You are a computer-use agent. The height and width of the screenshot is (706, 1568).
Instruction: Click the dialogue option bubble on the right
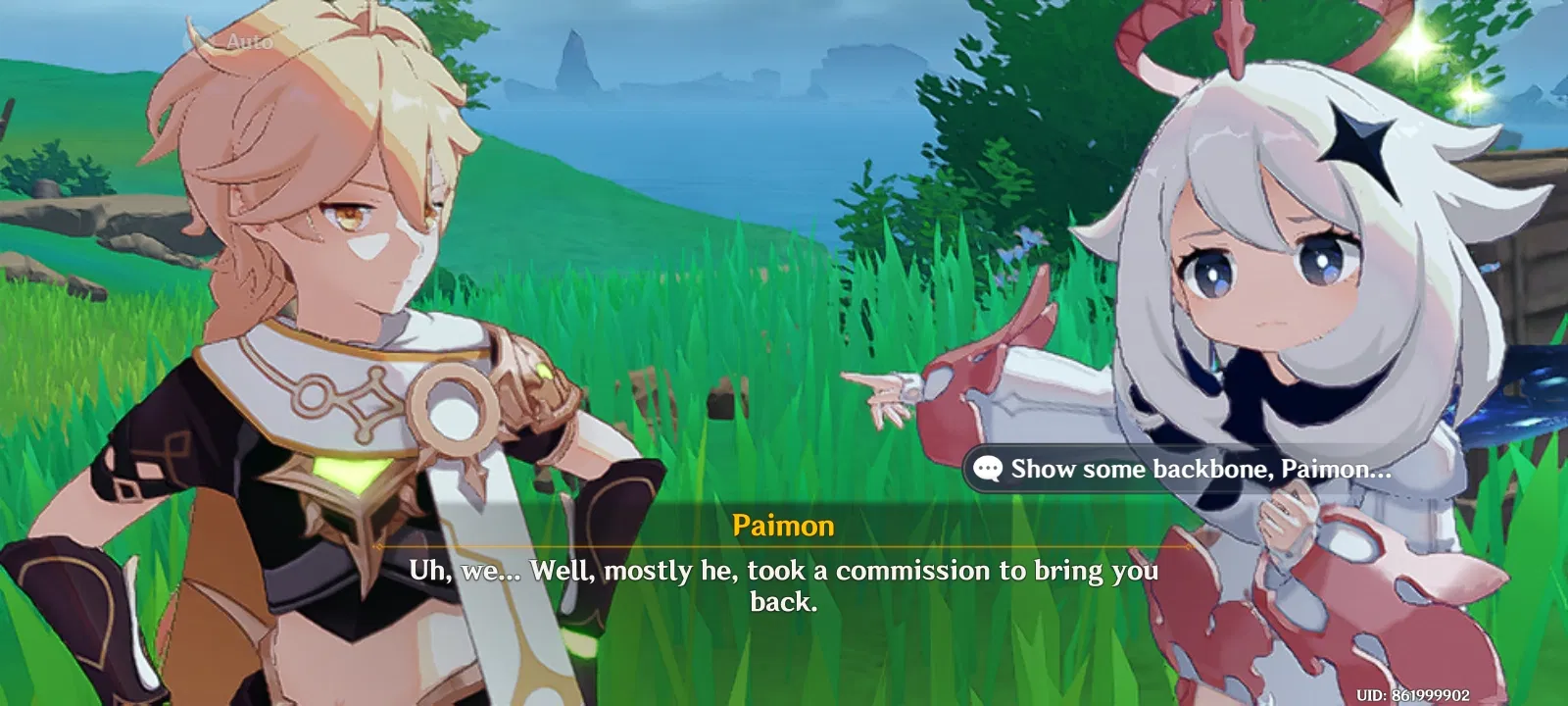click(1176, 469)
